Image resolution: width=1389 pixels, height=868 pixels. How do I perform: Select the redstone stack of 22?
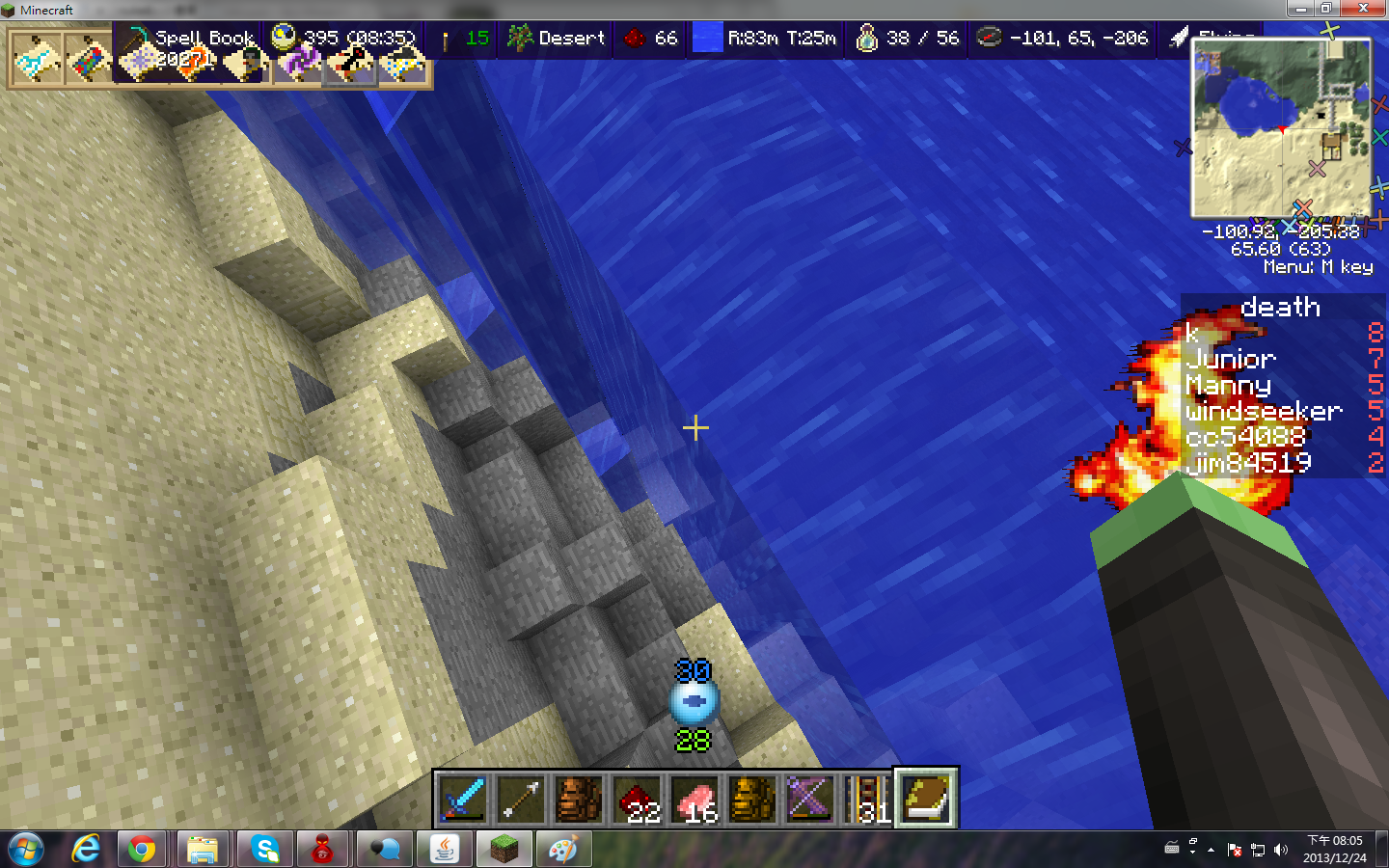637,799
